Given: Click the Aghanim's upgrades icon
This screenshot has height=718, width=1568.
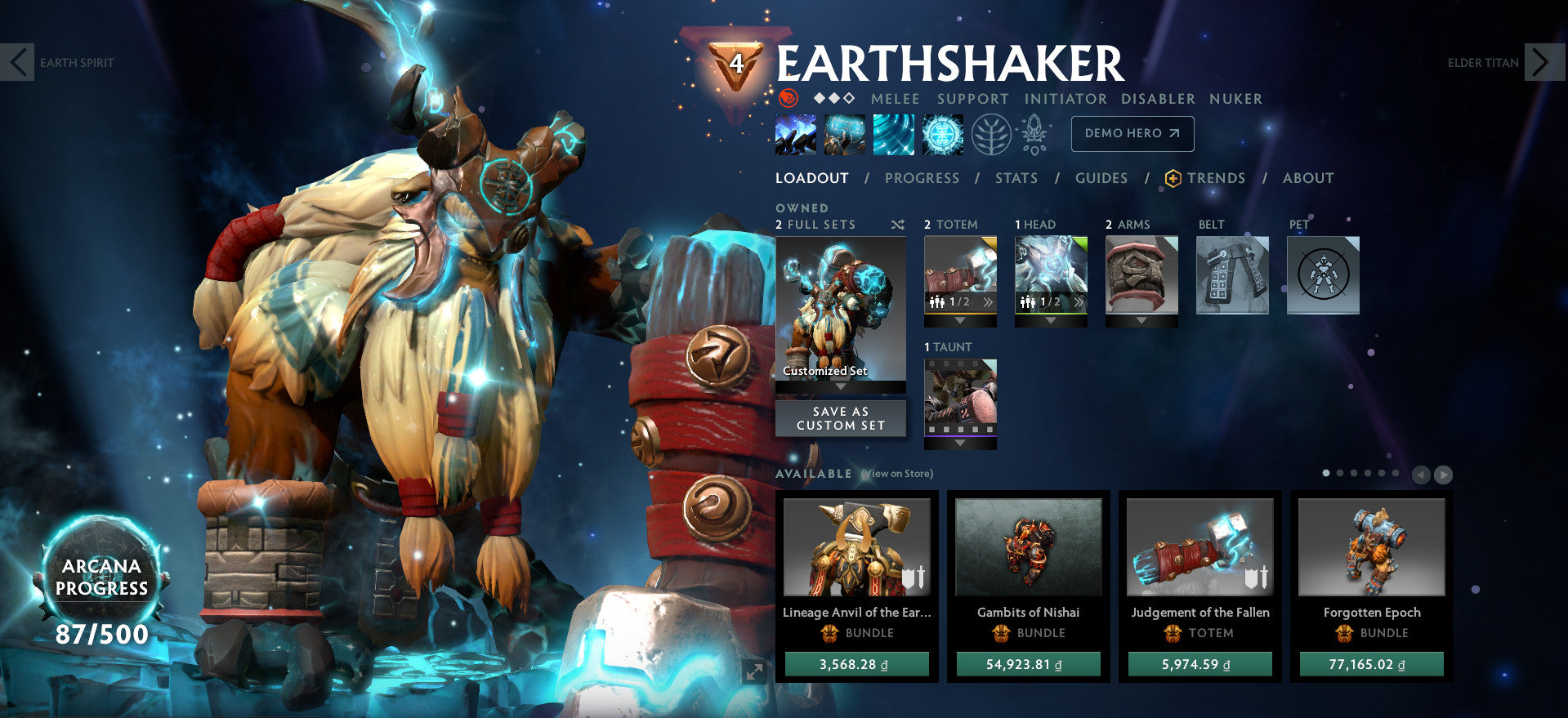Looking at the screenshot, I should click(x=1032, y=133).
